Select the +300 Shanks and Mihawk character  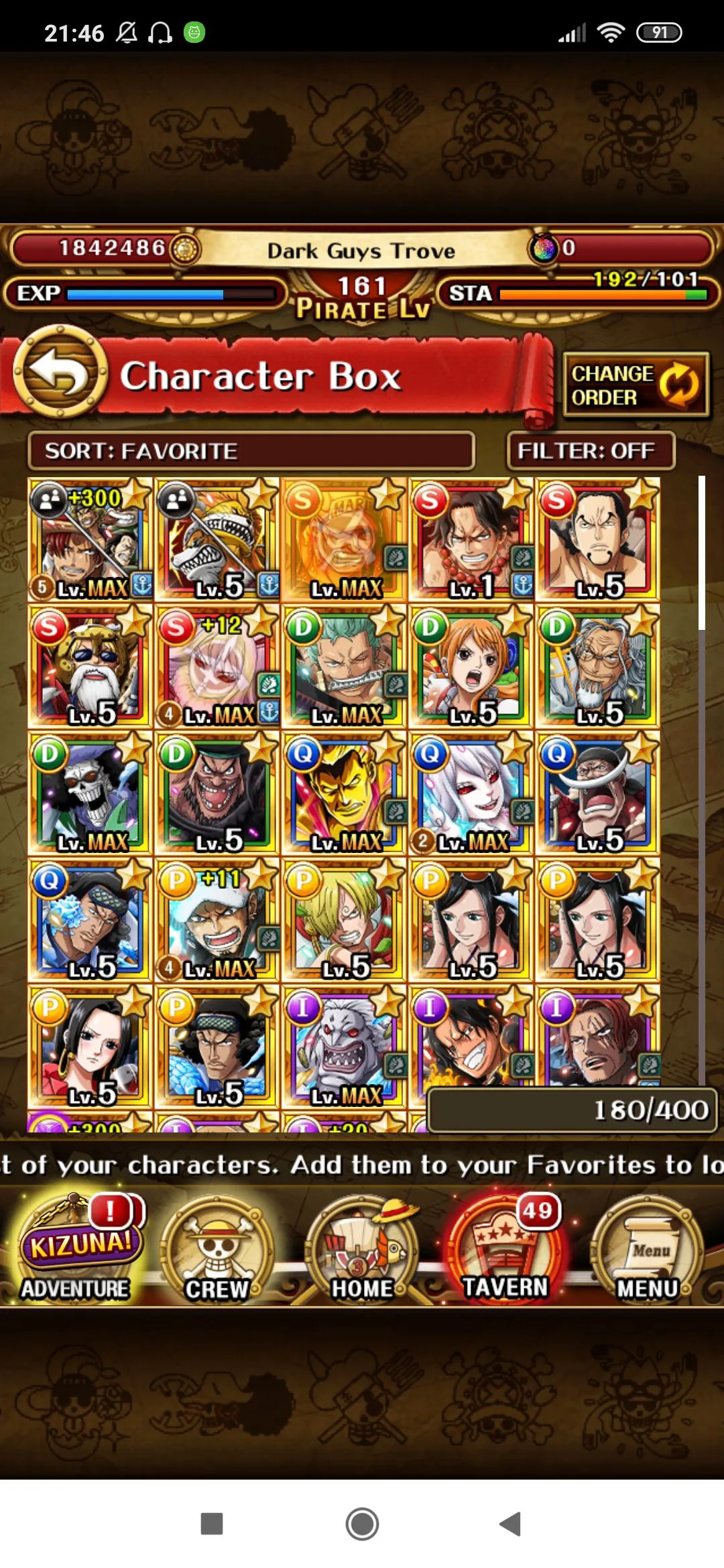(90, 539)
